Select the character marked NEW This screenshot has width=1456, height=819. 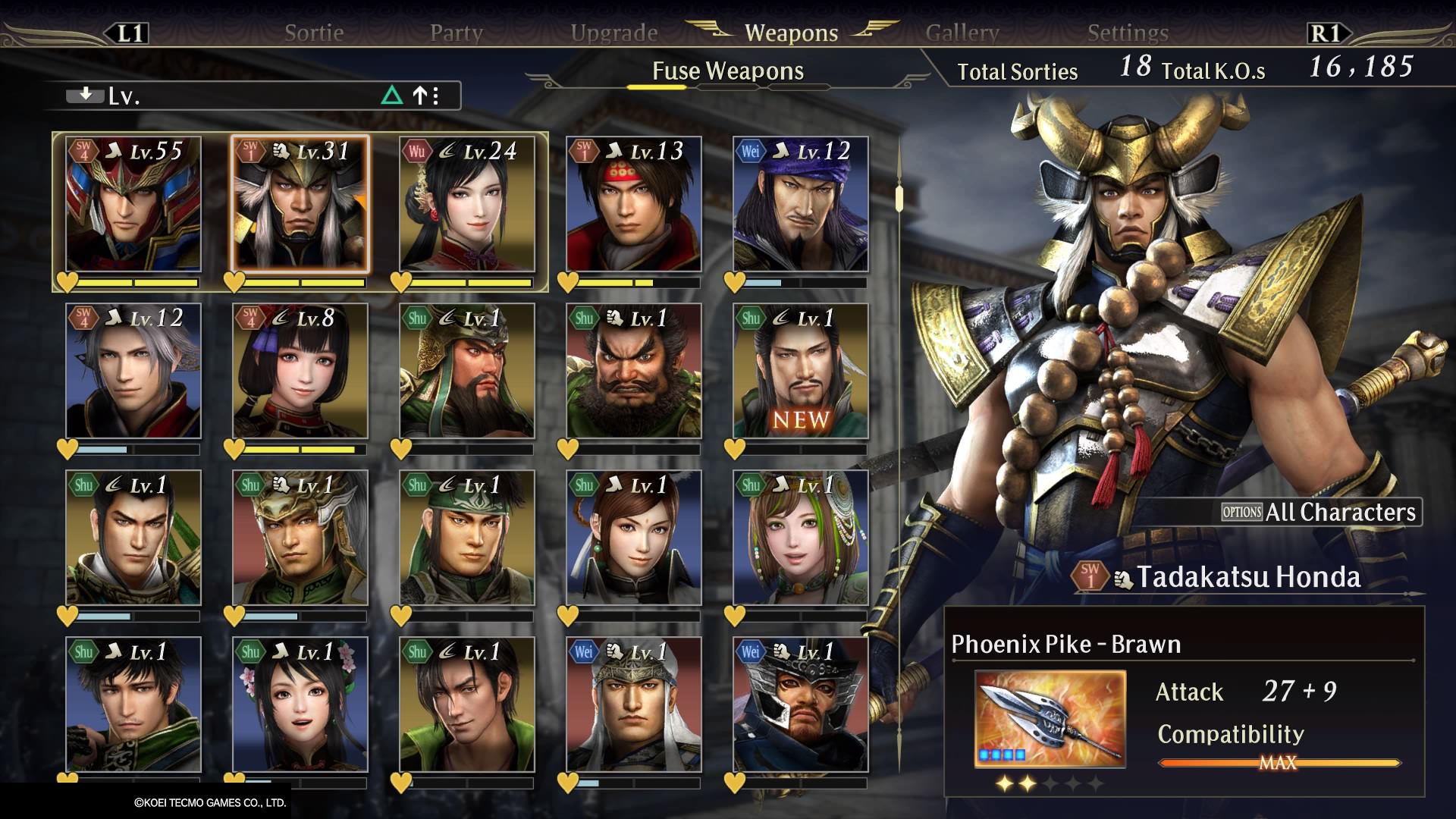(800, 372)
